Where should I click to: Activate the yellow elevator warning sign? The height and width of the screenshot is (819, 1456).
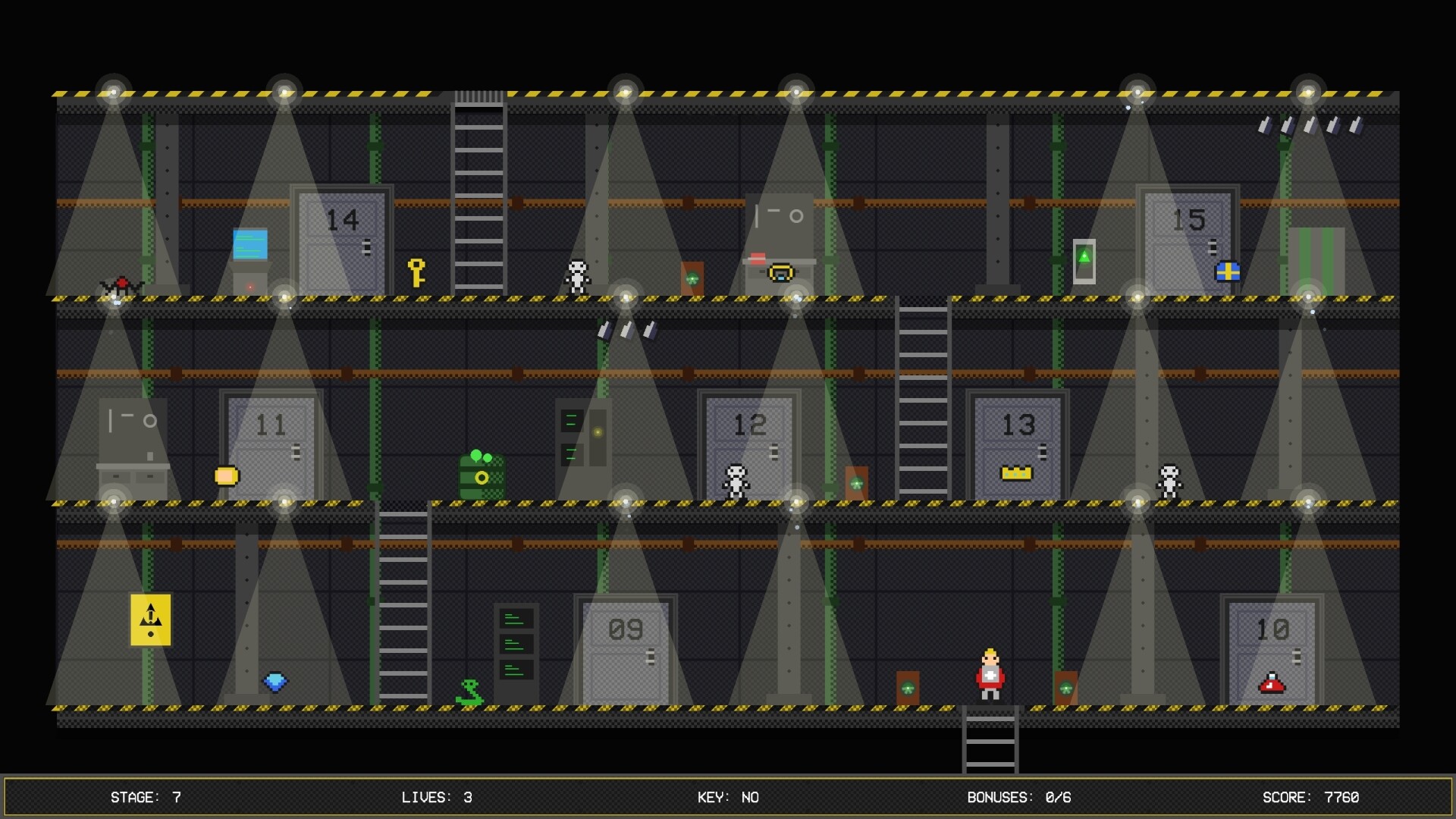pyautogui.click(x=150, y=620)
